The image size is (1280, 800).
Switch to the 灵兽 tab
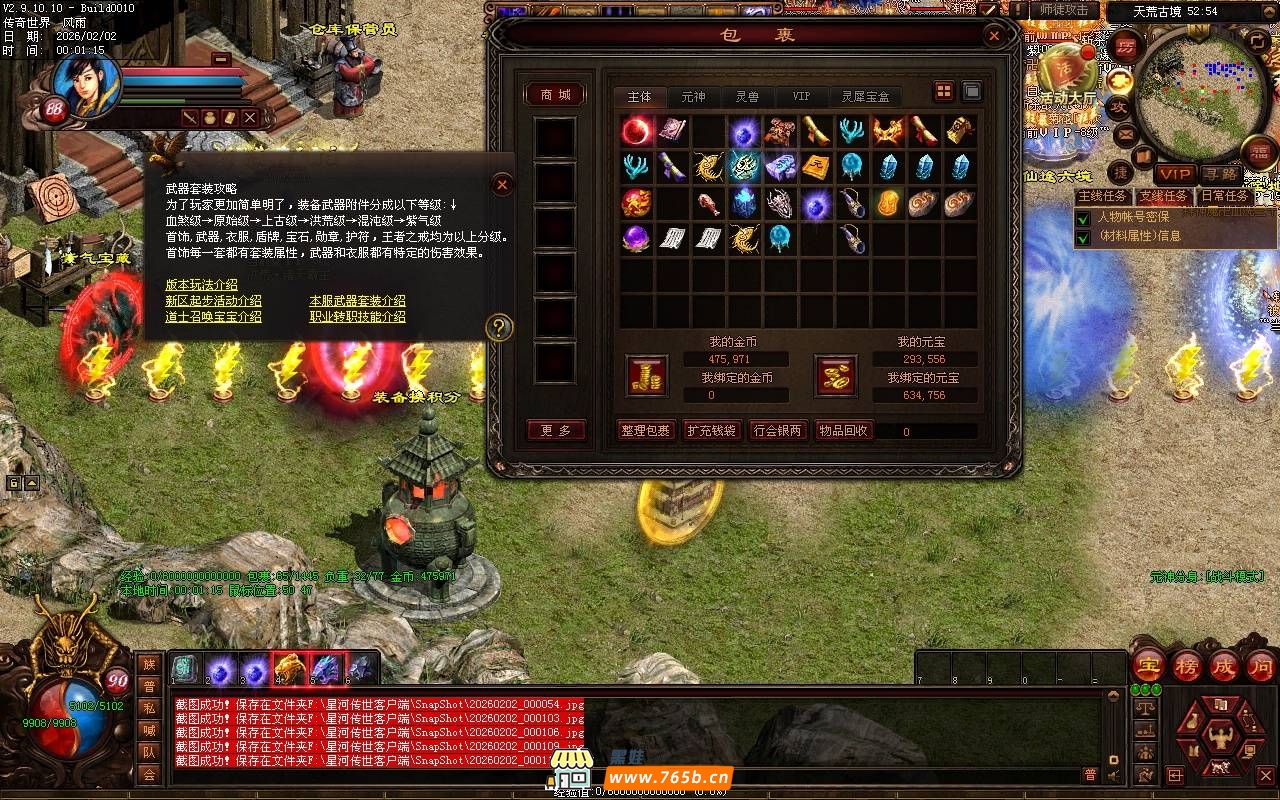click(x=747, y=97)
